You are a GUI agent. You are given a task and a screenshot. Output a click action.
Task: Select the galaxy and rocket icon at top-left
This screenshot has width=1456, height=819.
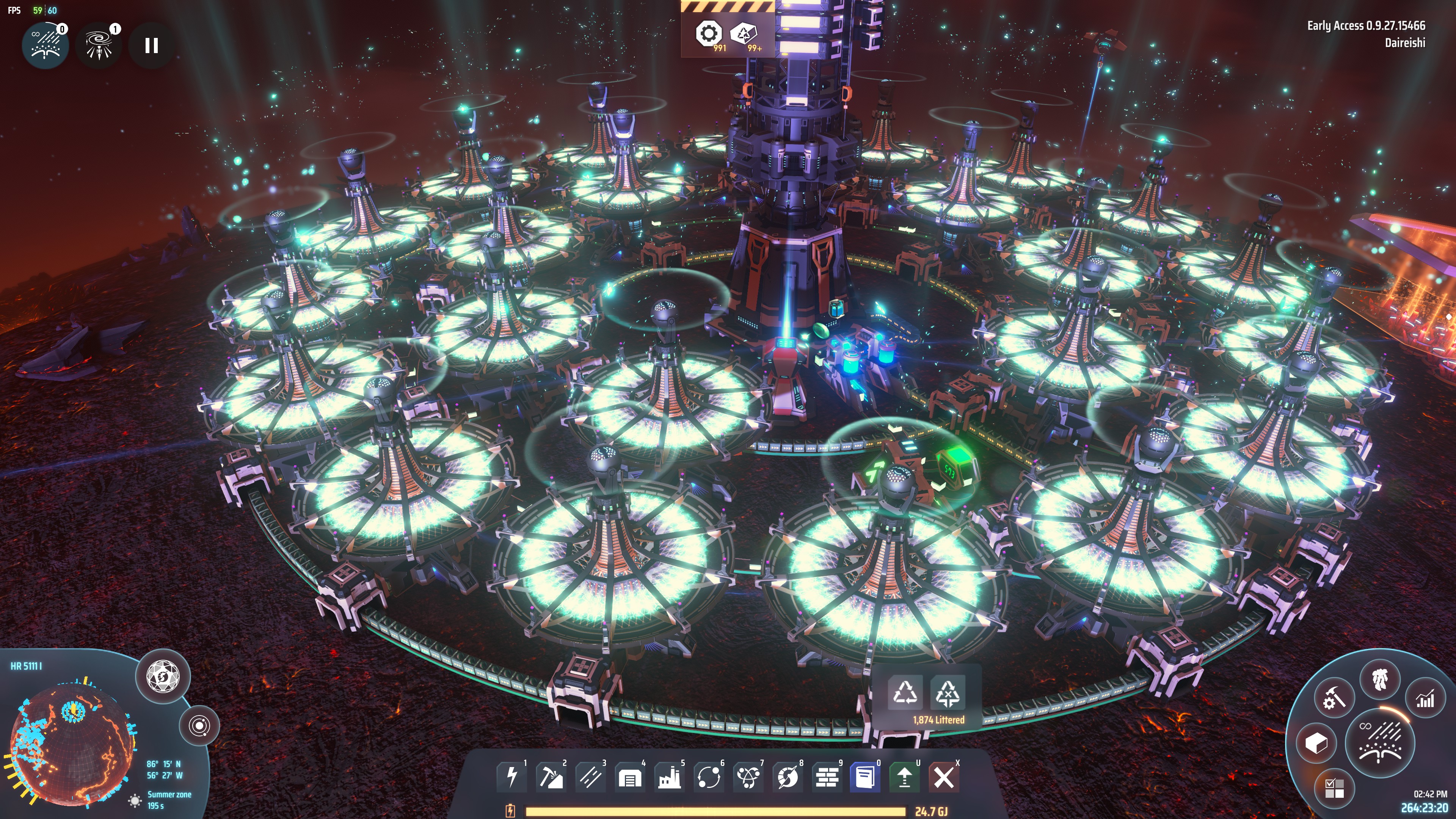click(x=99, y=46)
